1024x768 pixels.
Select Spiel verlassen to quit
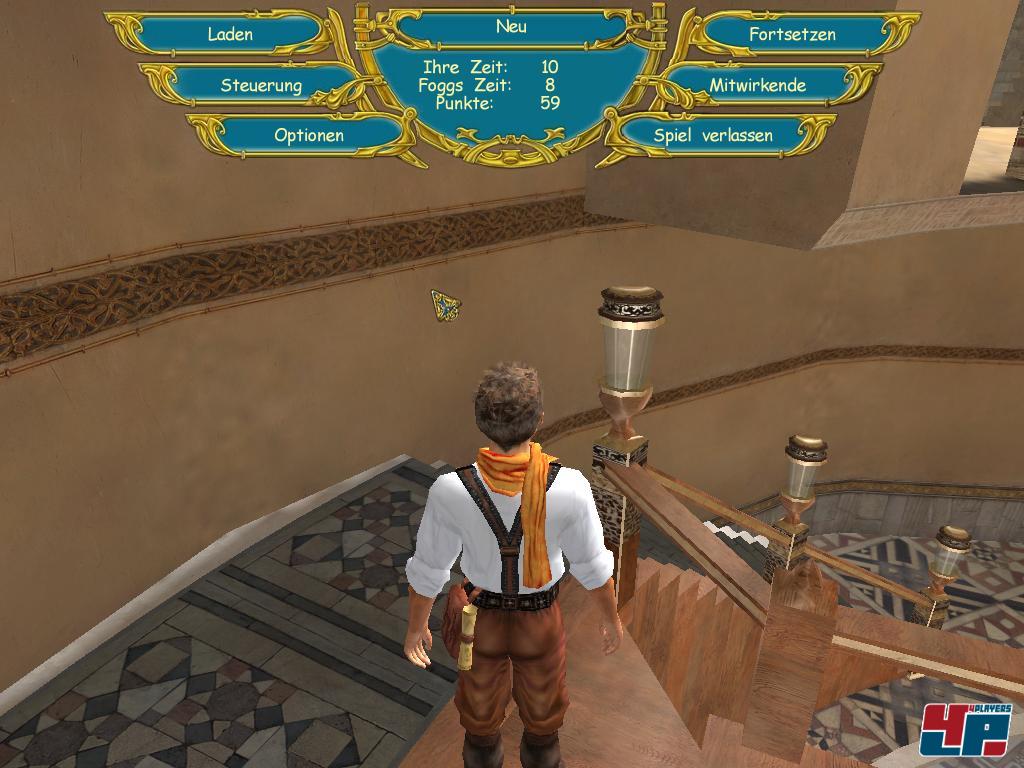click(x=713, y=135)
